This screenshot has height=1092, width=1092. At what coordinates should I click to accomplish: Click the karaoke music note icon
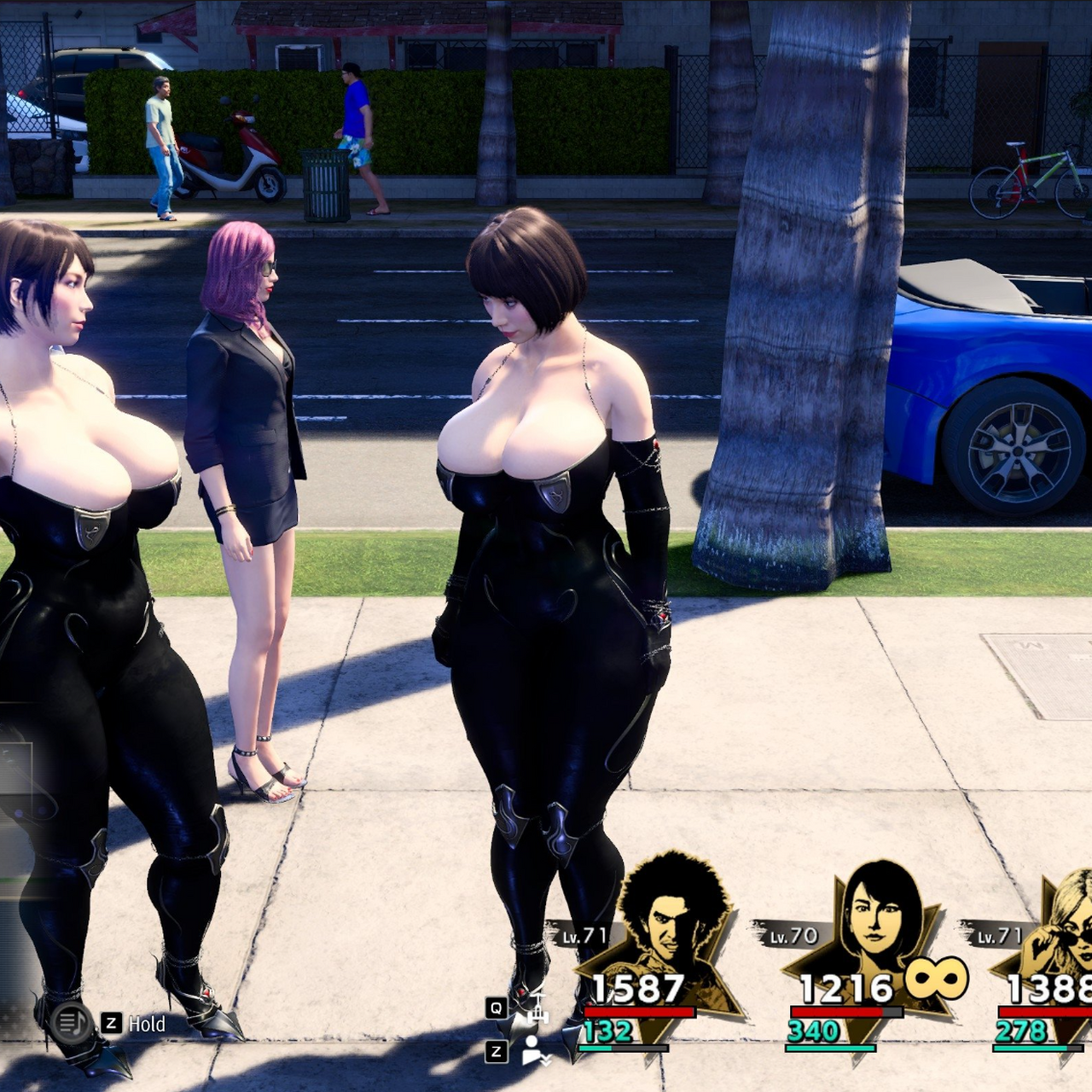pyautogui.click(x=70, y=1023)
